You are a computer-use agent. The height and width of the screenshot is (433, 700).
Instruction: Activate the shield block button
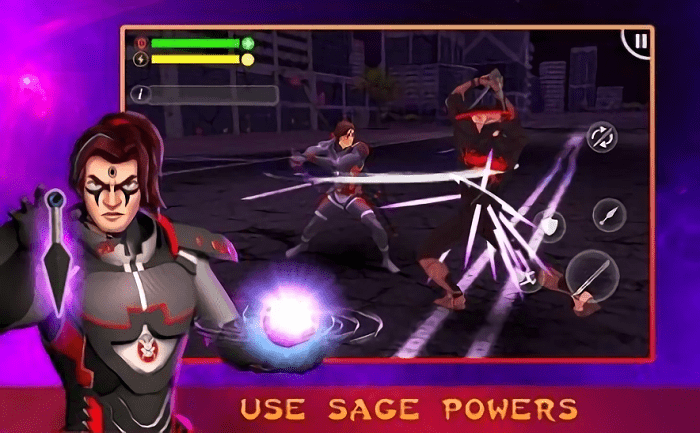tap(549, 227)
